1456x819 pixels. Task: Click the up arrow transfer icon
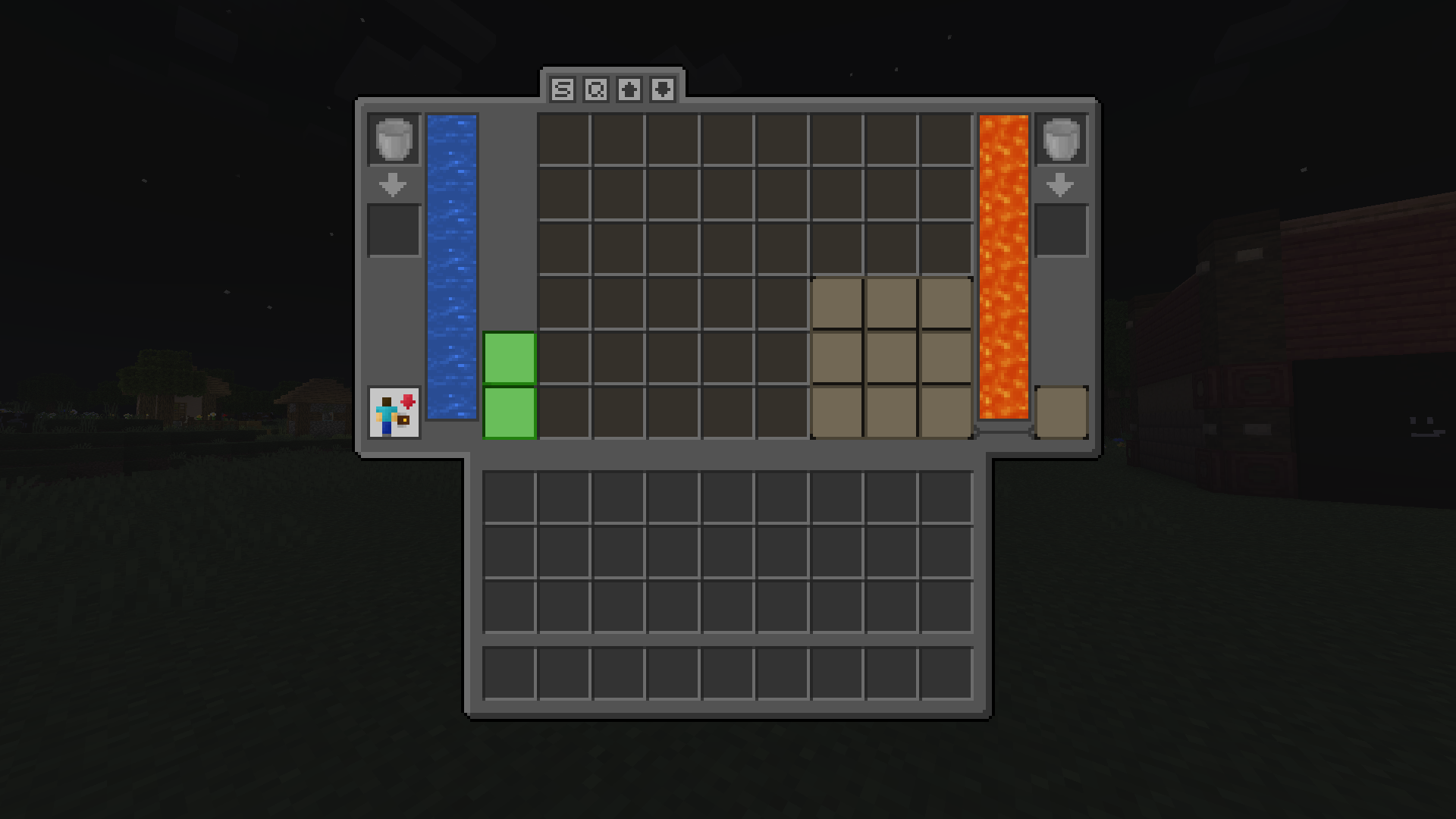pos(629,89)
